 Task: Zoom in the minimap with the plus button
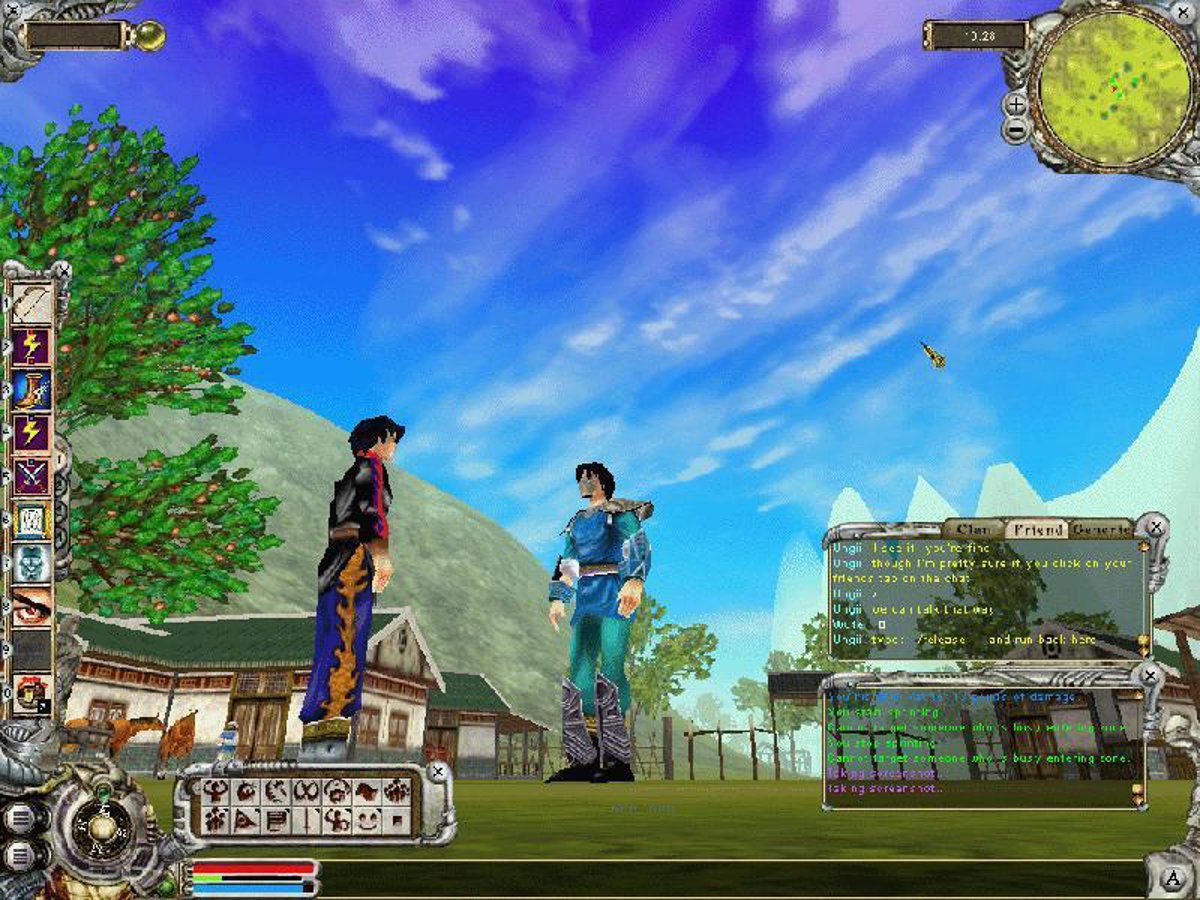point(1015,104)
